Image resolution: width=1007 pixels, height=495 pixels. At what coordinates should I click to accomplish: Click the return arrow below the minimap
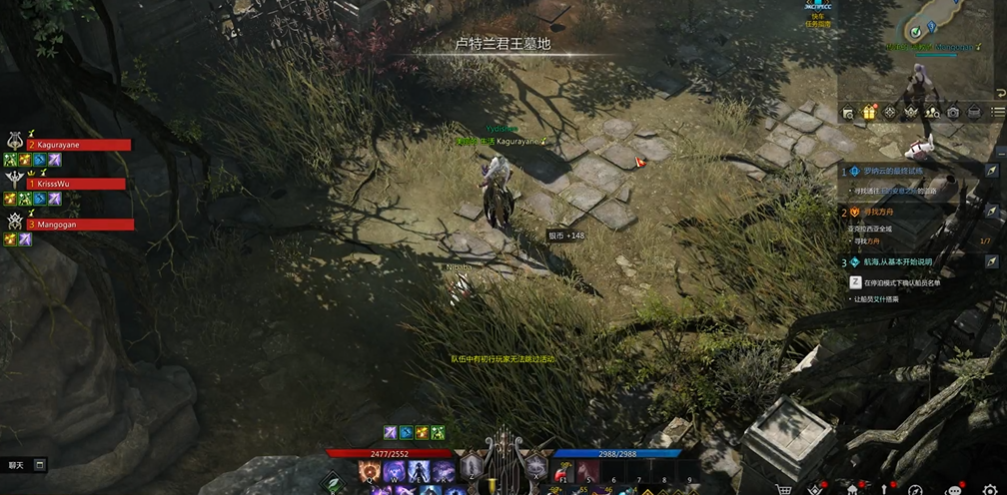click(x=1000, y=93)
